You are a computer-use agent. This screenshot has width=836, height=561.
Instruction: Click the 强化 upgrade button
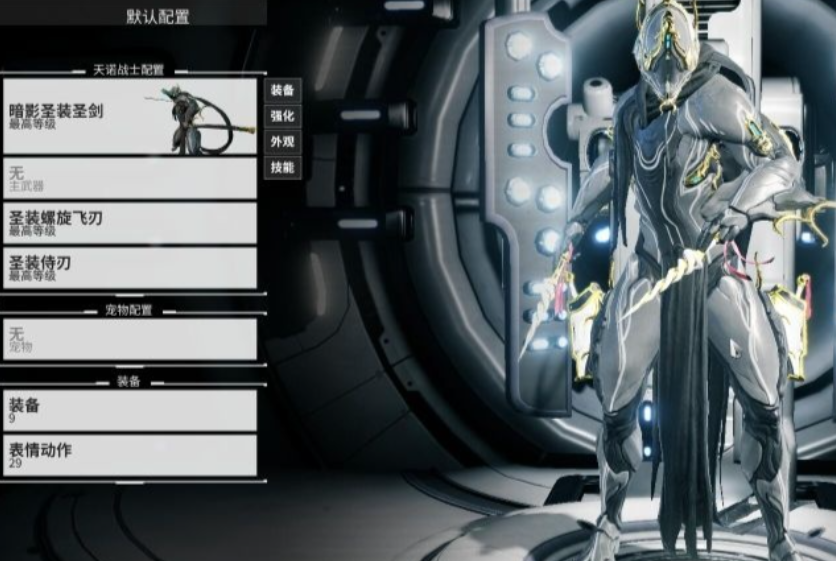click(x=282, y=116)
